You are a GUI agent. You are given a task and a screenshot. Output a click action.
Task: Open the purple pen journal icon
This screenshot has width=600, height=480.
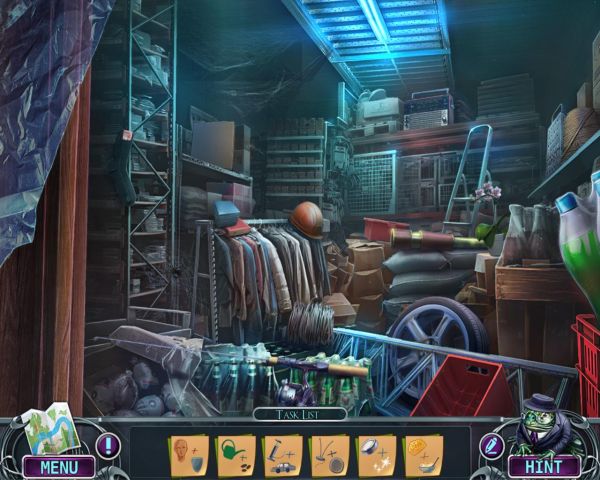491,445
